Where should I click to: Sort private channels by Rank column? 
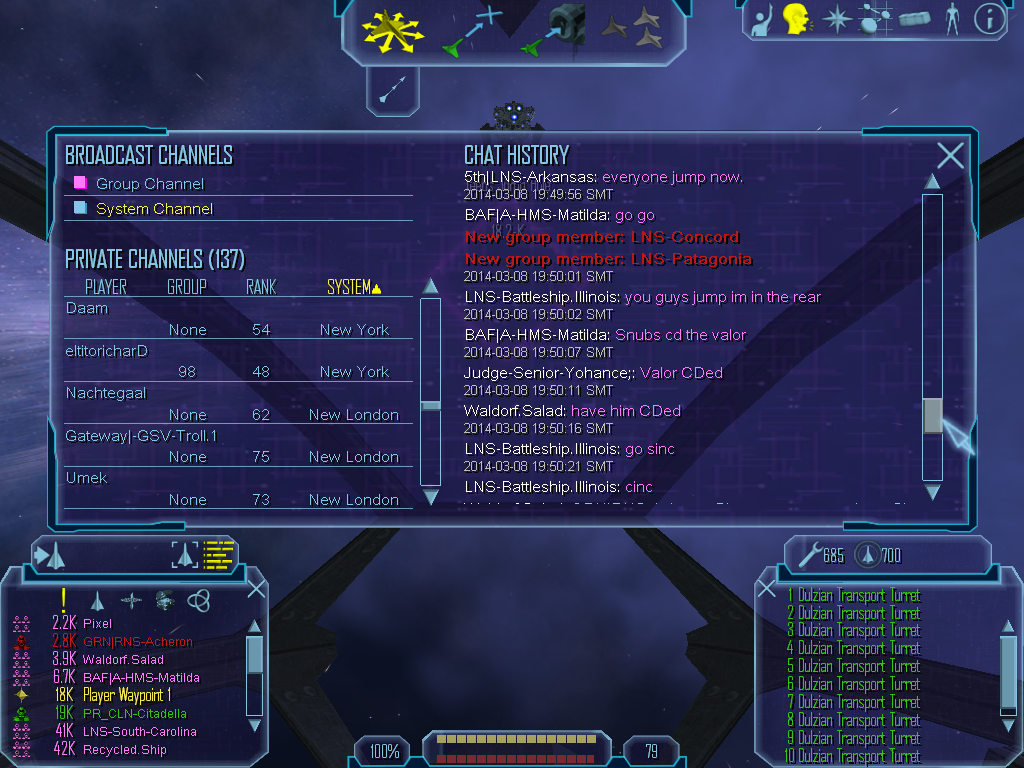click(261, 288)
